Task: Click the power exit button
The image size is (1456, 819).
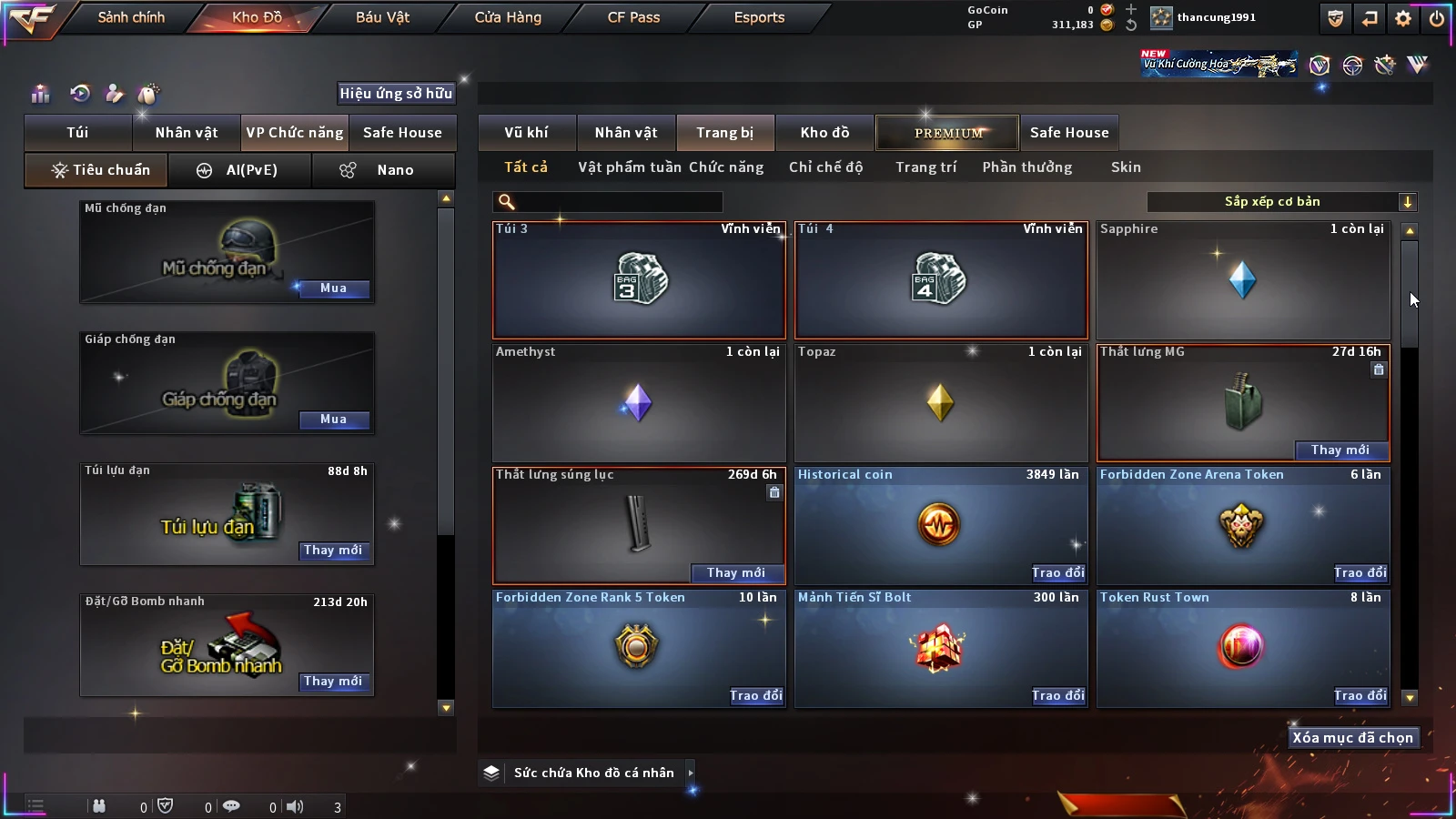Action: (1436, 18)
